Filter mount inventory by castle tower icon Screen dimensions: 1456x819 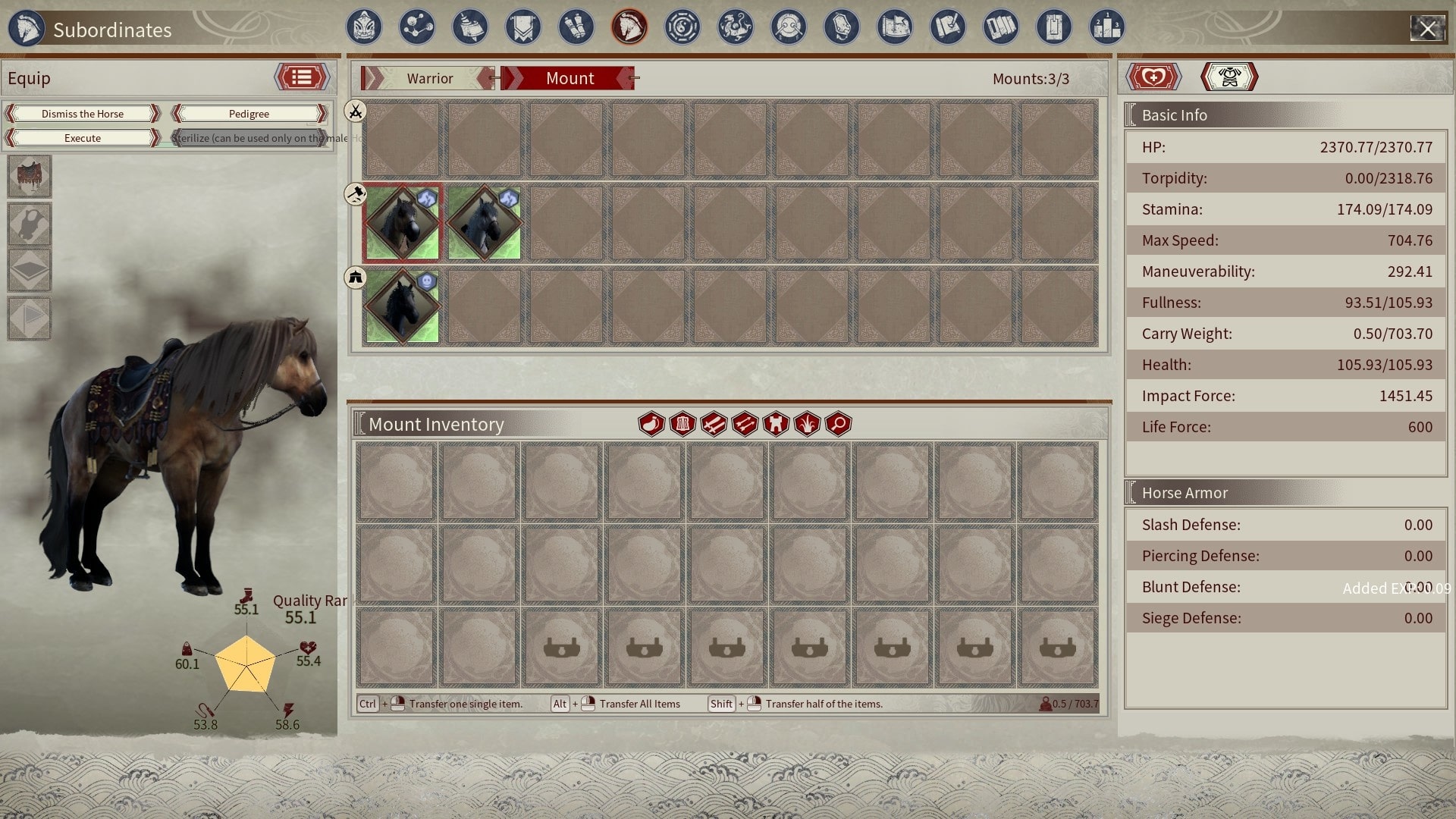pyautogui.click(x=776, y=424)
